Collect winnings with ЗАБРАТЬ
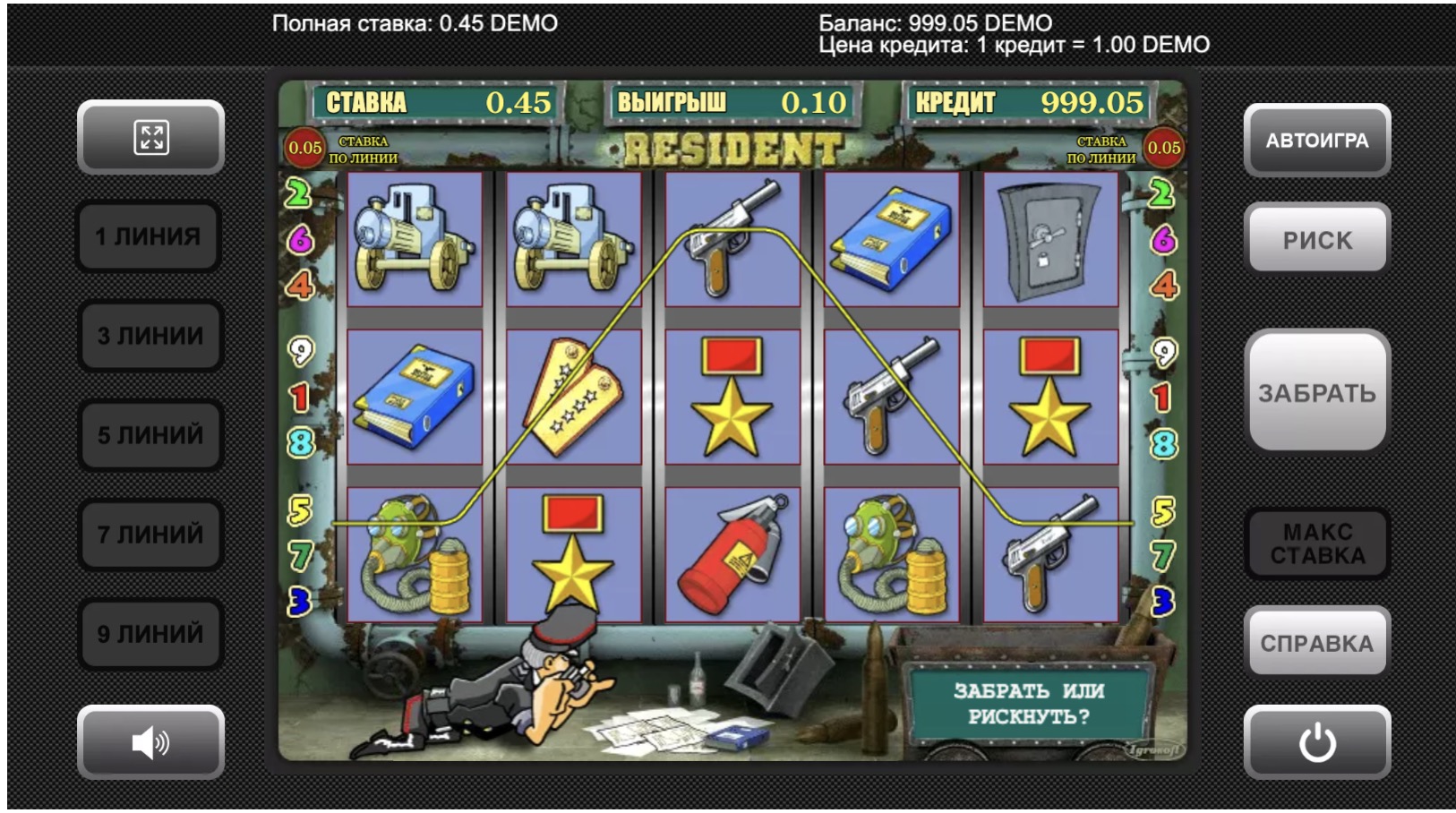1456x813 pixels. tap(1316, 392)
